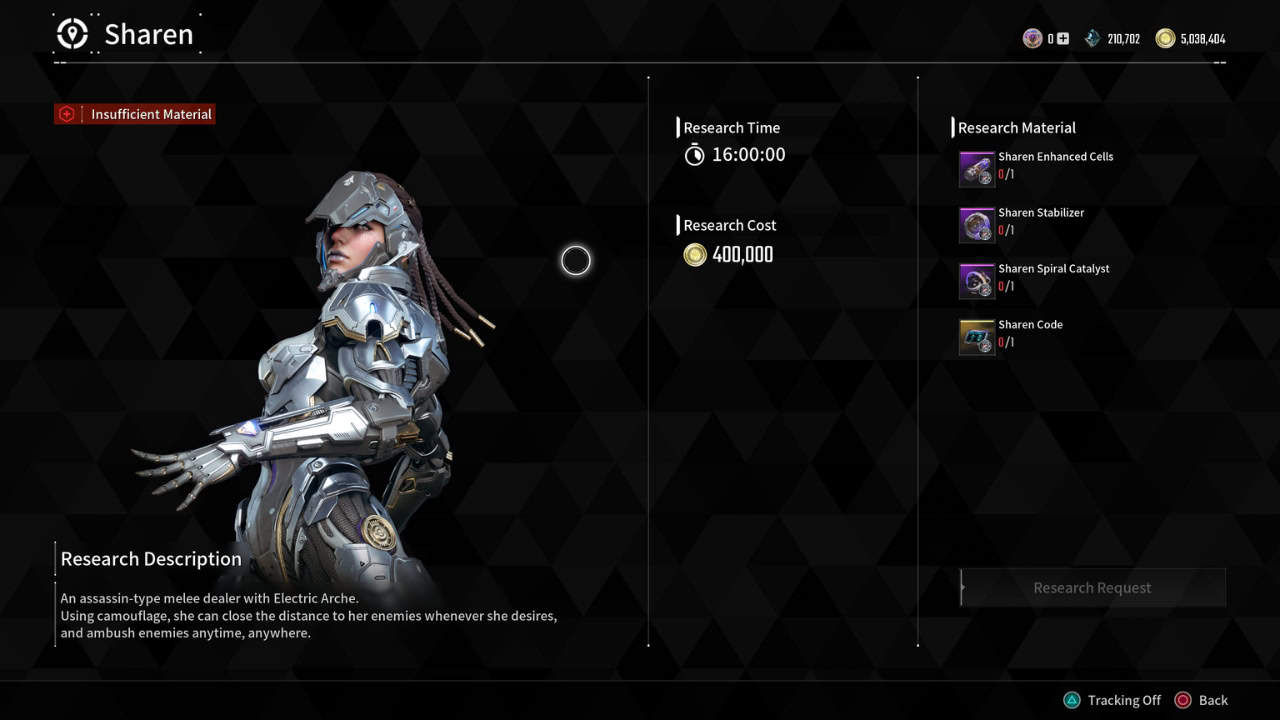Click the Research Description heading
Viewport: 1280px width, 720px height.
151,558
